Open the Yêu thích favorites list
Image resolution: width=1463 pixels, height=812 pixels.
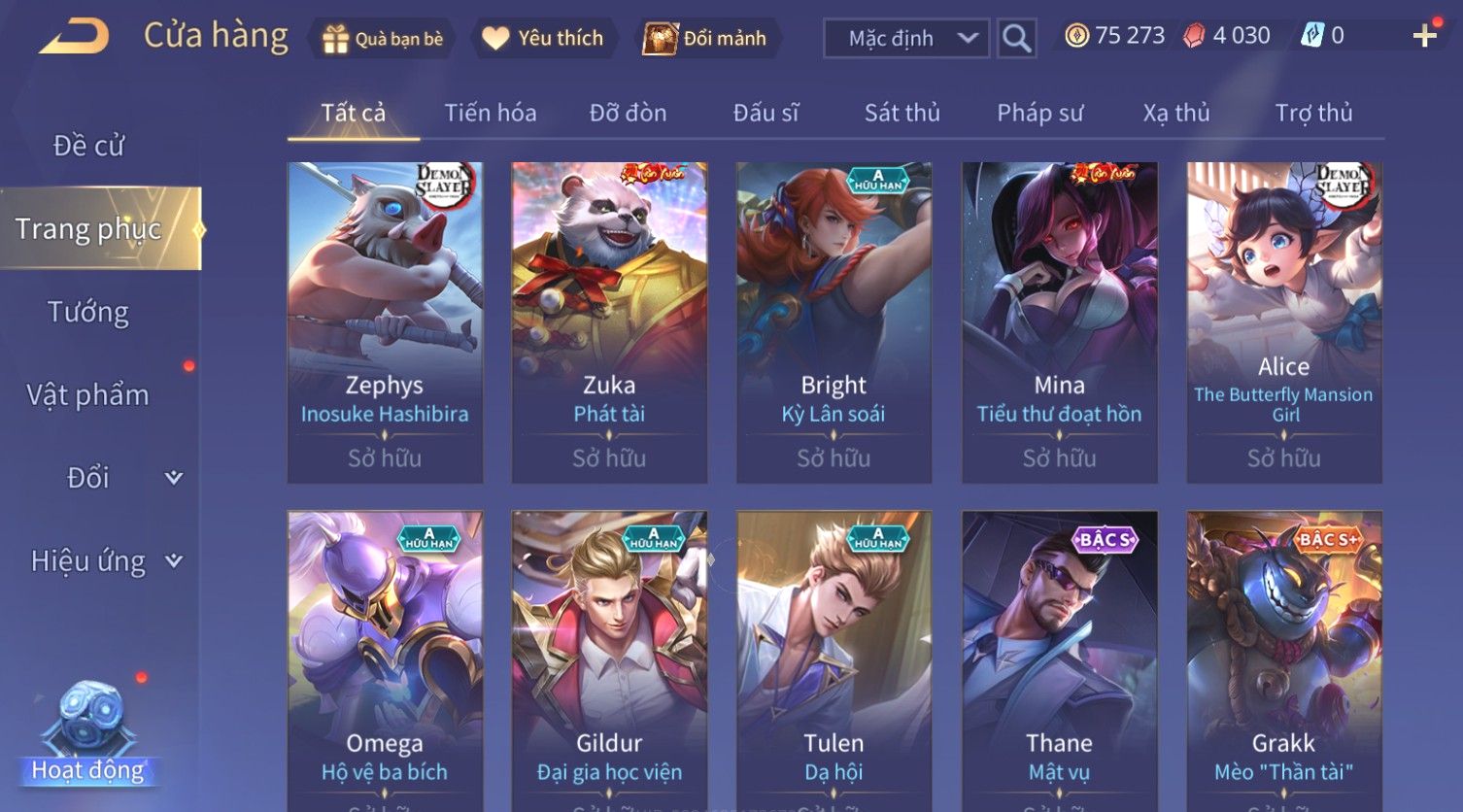pos(543,39)
